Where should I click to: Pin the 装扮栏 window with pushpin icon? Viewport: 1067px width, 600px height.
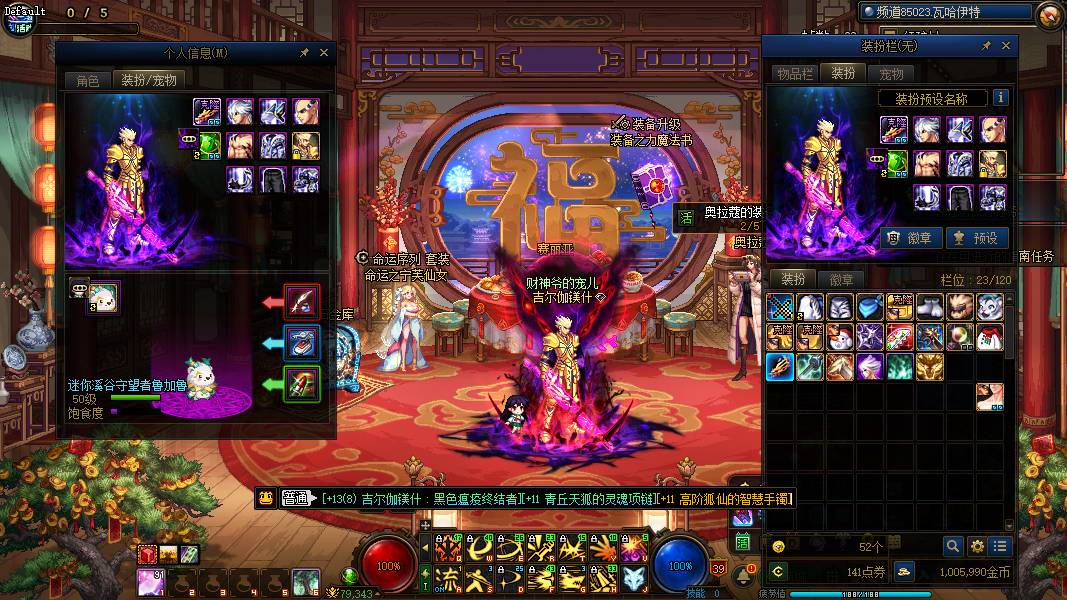(986, 46)
